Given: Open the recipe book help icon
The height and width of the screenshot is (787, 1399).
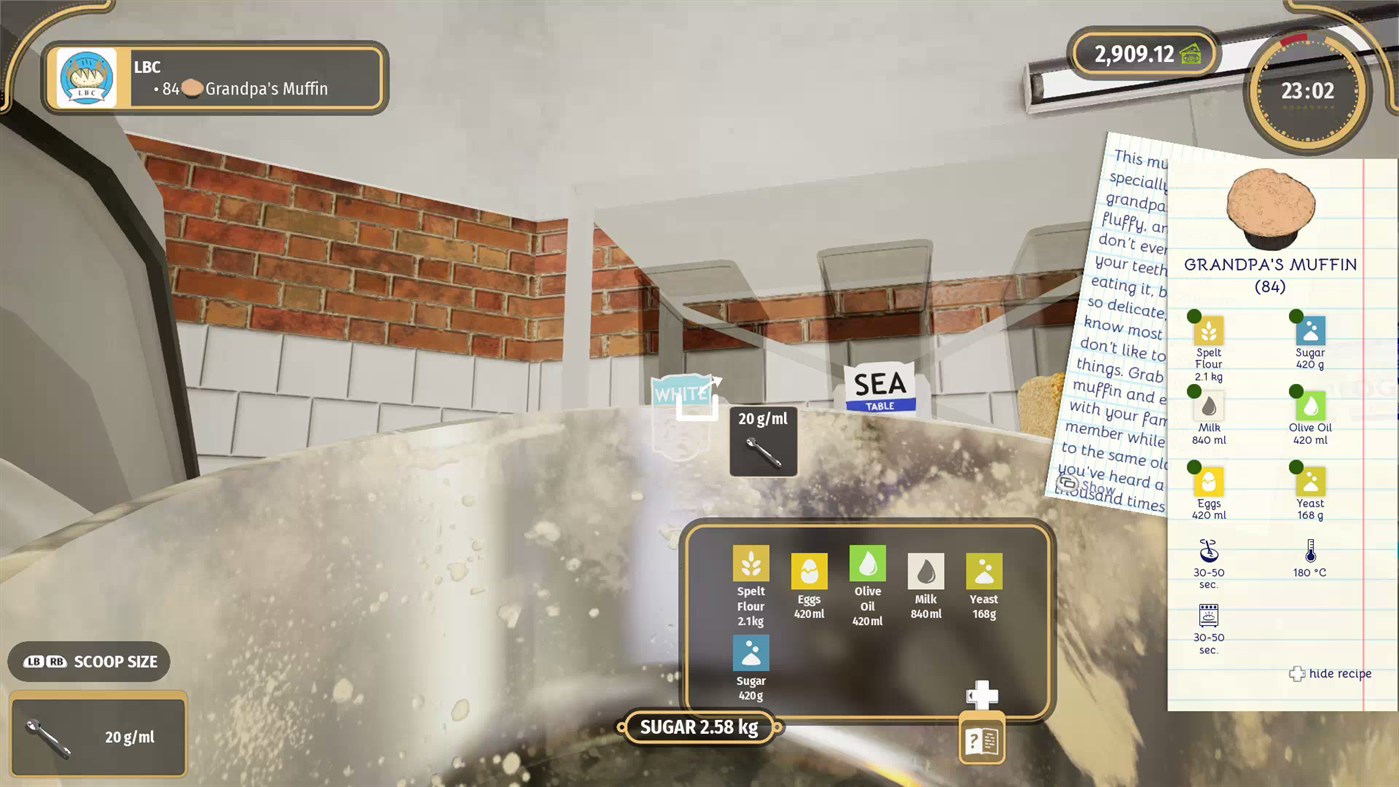Looking at the screenshot, I should (981, 738).
